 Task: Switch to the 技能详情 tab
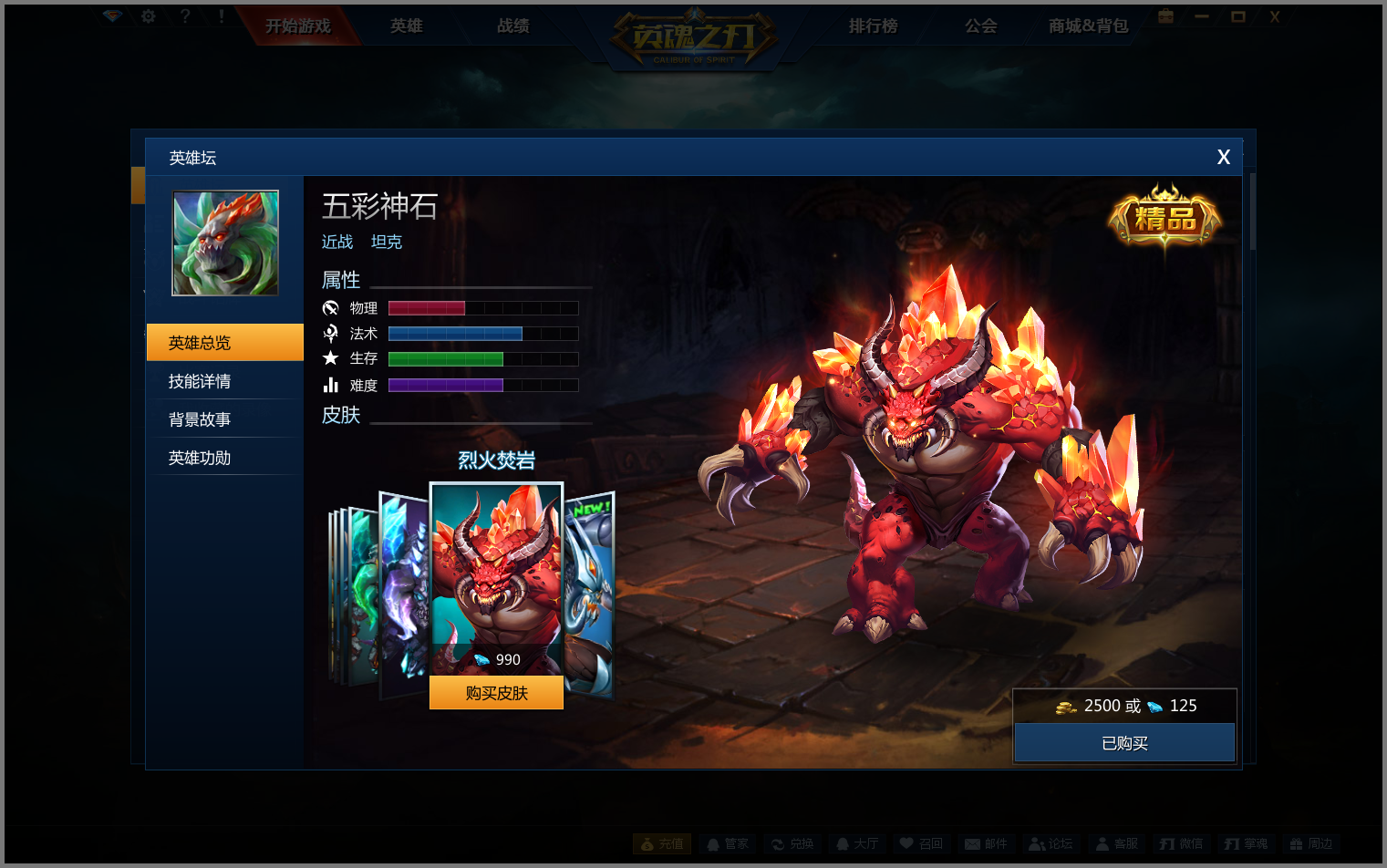[x=224, y=381]
